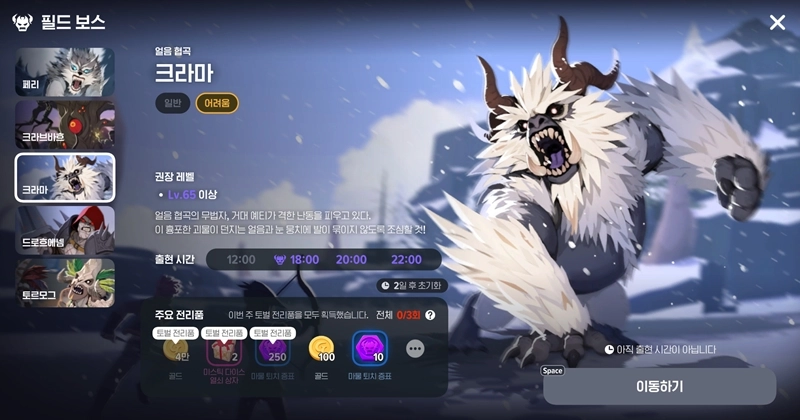The image size is (800, 420).
Task: Inspect the 100 gold coin reward
Action: 322,349
